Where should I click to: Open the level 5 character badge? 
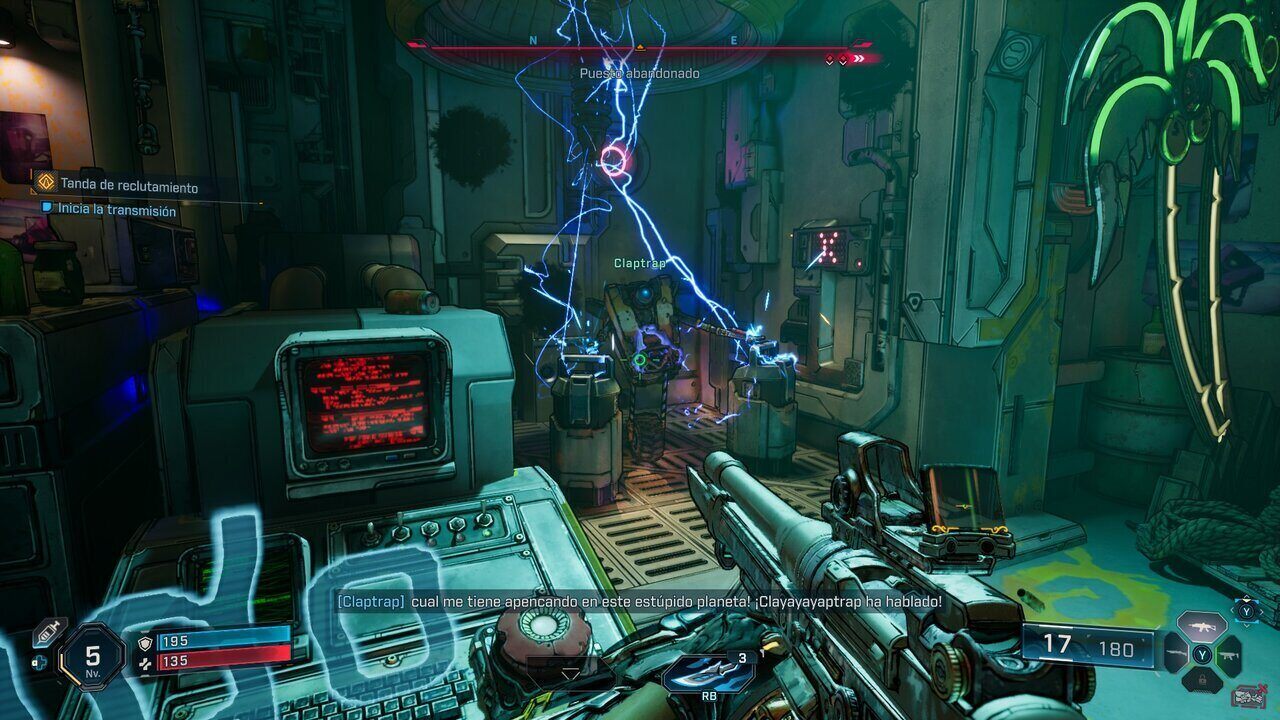[x=92, y=658]
